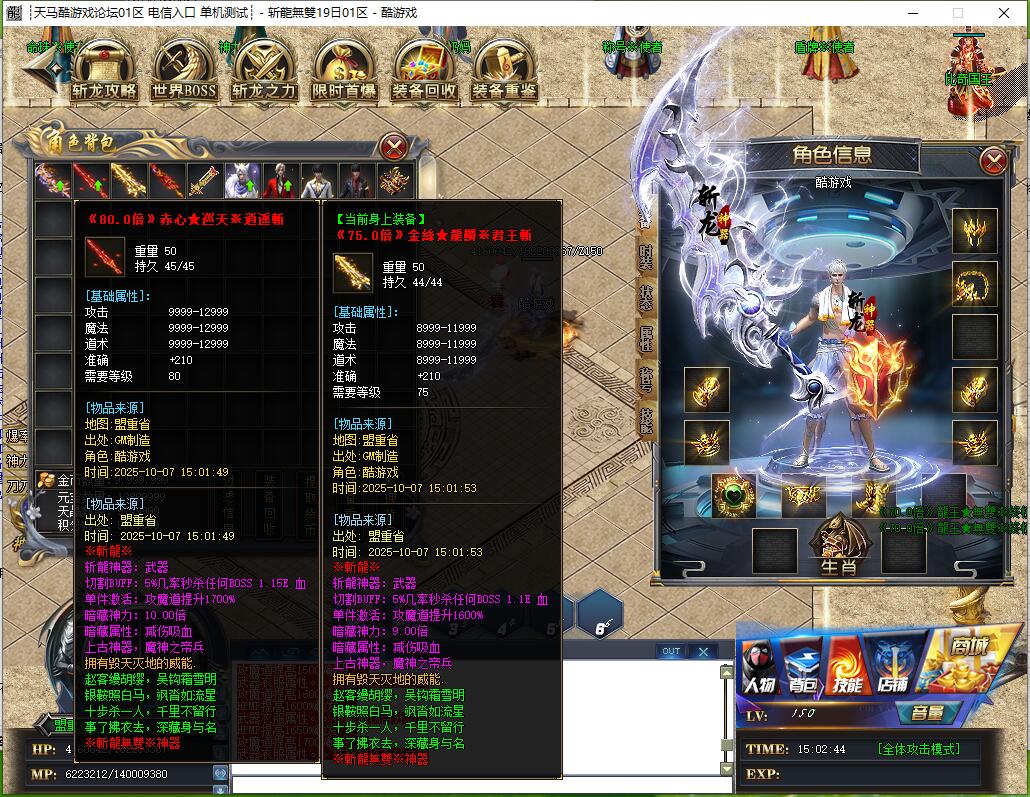Click the 音量 volume button

pos(927,714)
